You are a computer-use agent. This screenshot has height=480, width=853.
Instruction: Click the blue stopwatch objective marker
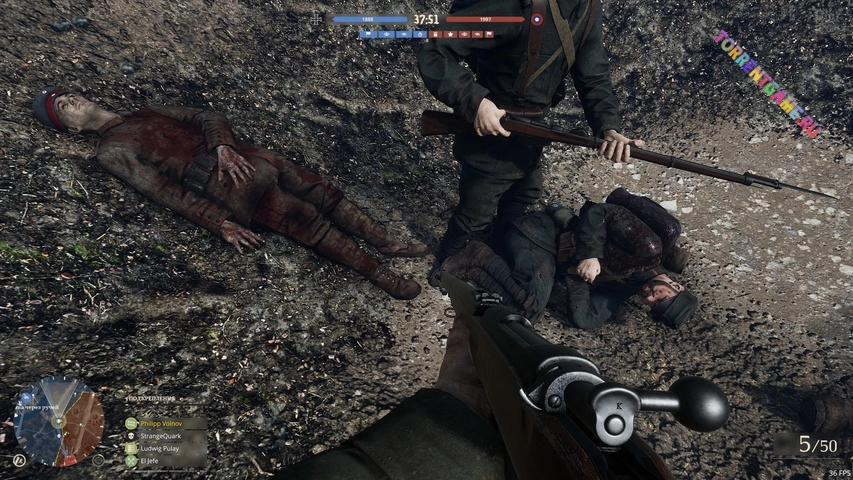[419, 34]
